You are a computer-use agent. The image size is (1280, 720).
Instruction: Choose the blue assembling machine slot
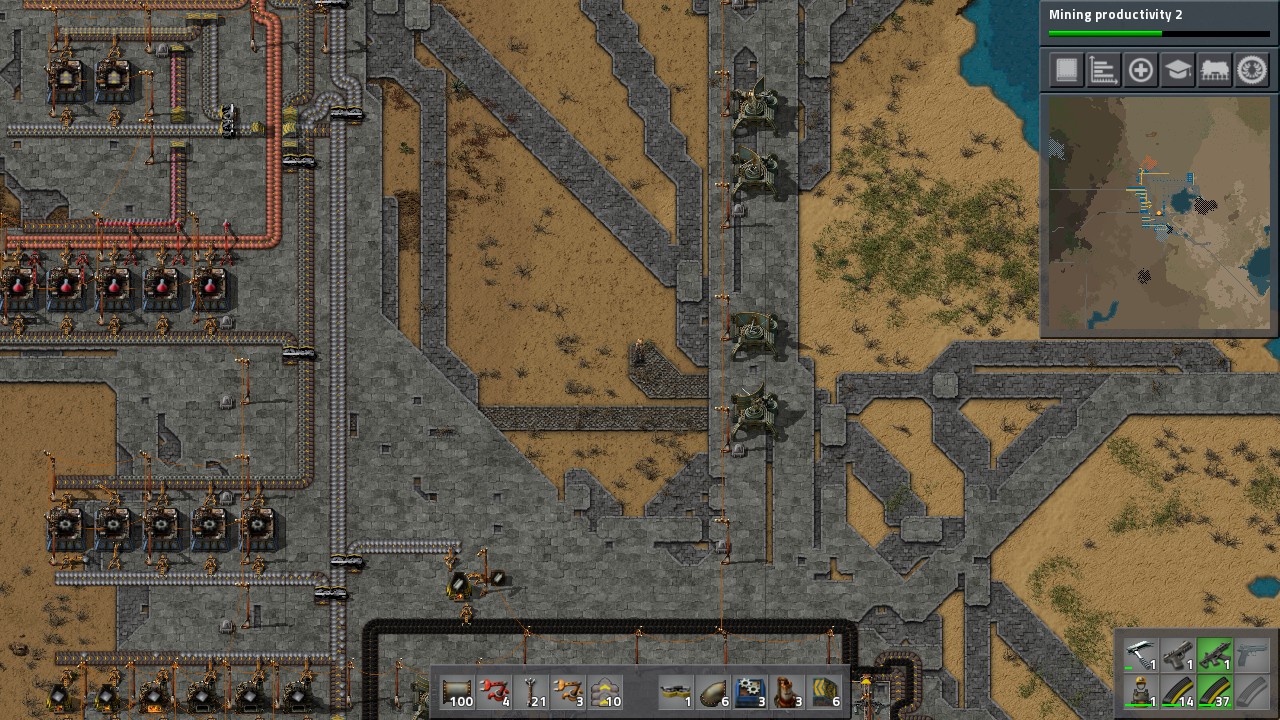tap(751, 692)
